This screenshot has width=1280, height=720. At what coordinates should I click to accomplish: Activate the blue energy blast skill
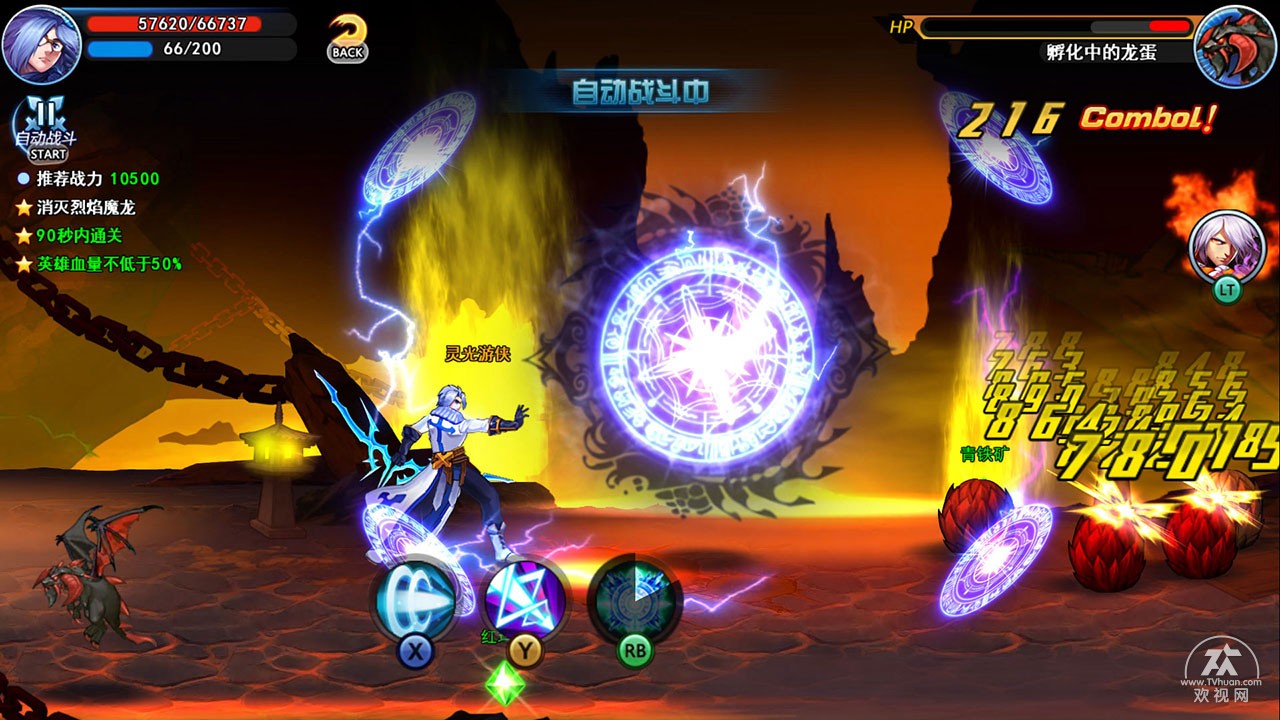415,600
